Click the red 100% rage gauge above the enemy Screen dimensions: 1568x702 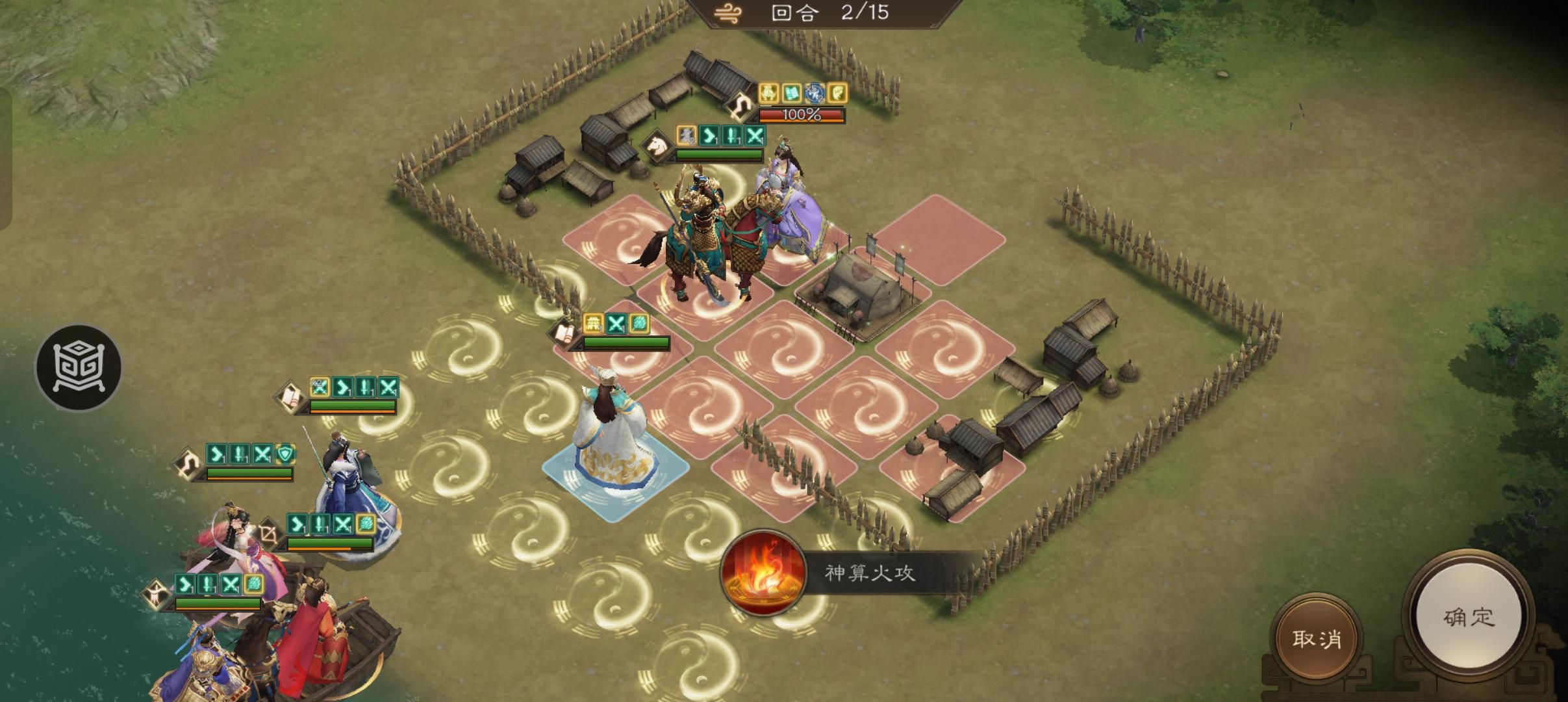(802, 117)
